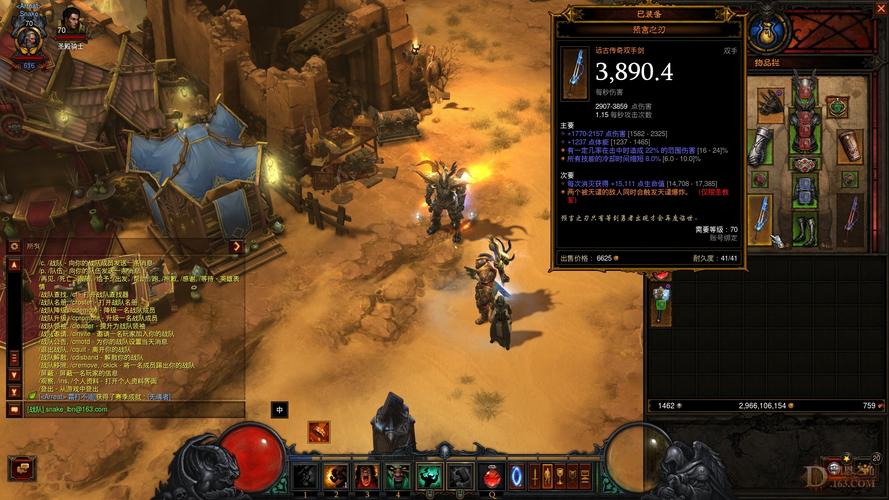The height and width of the screenshot is (500, 889).
Task: Click the orange arrow on chat header
Action: point(236,246)
